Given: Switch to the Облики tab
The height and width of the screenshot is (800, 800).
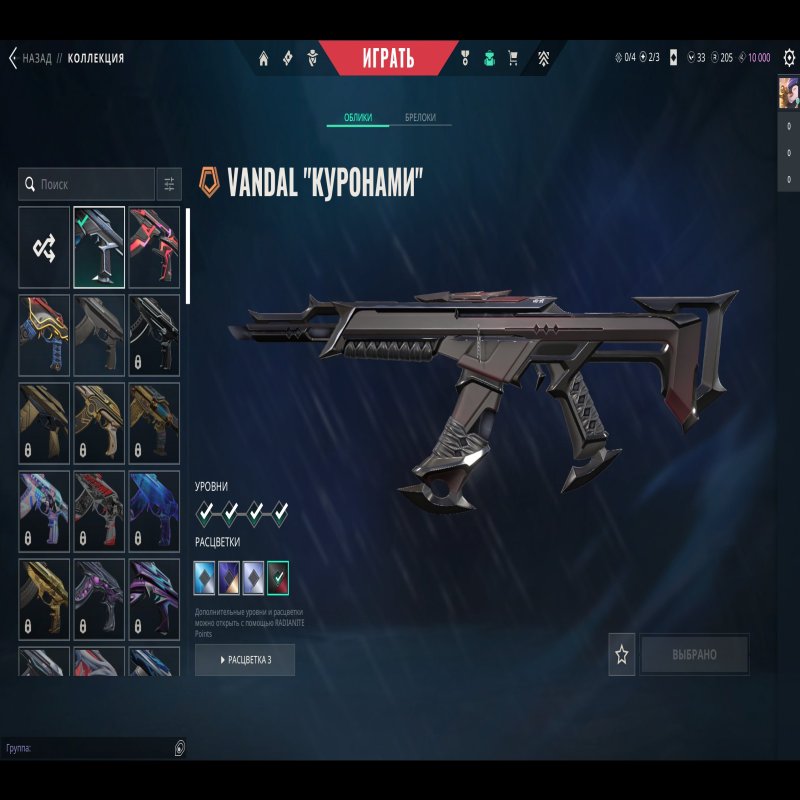Looking at the screenshot, I should click(x=358, y=118).
